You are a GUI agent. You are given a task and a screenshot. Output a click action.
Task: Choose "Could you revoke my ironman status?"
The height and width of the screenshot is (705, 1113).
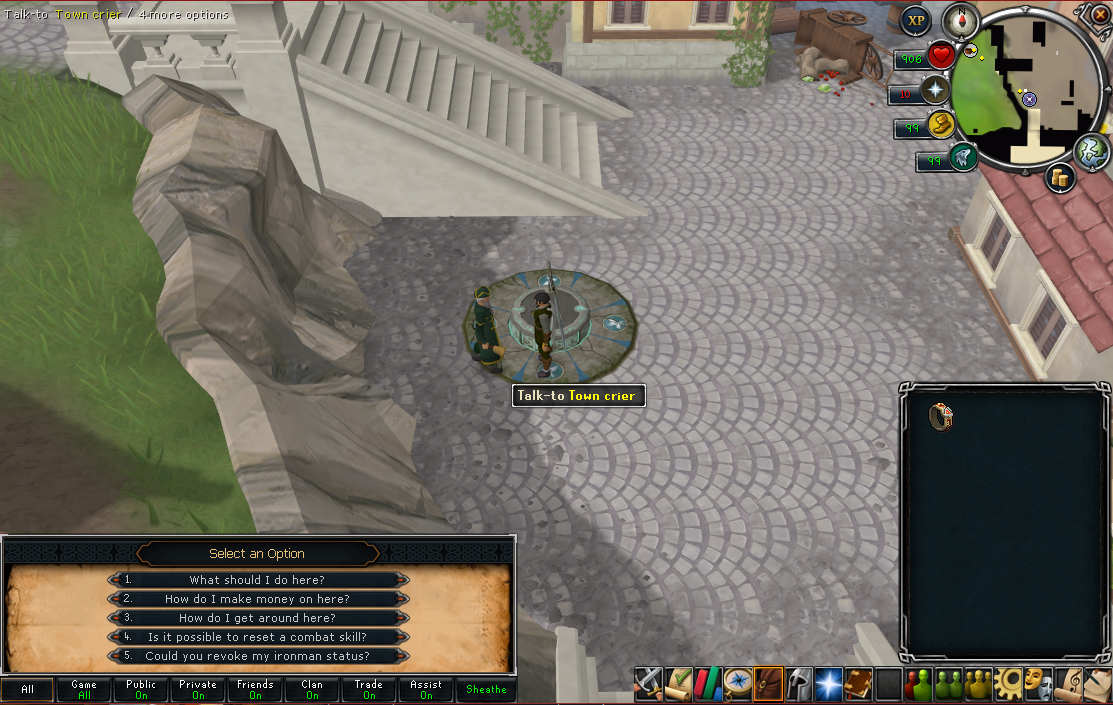(x=257, y=656)
